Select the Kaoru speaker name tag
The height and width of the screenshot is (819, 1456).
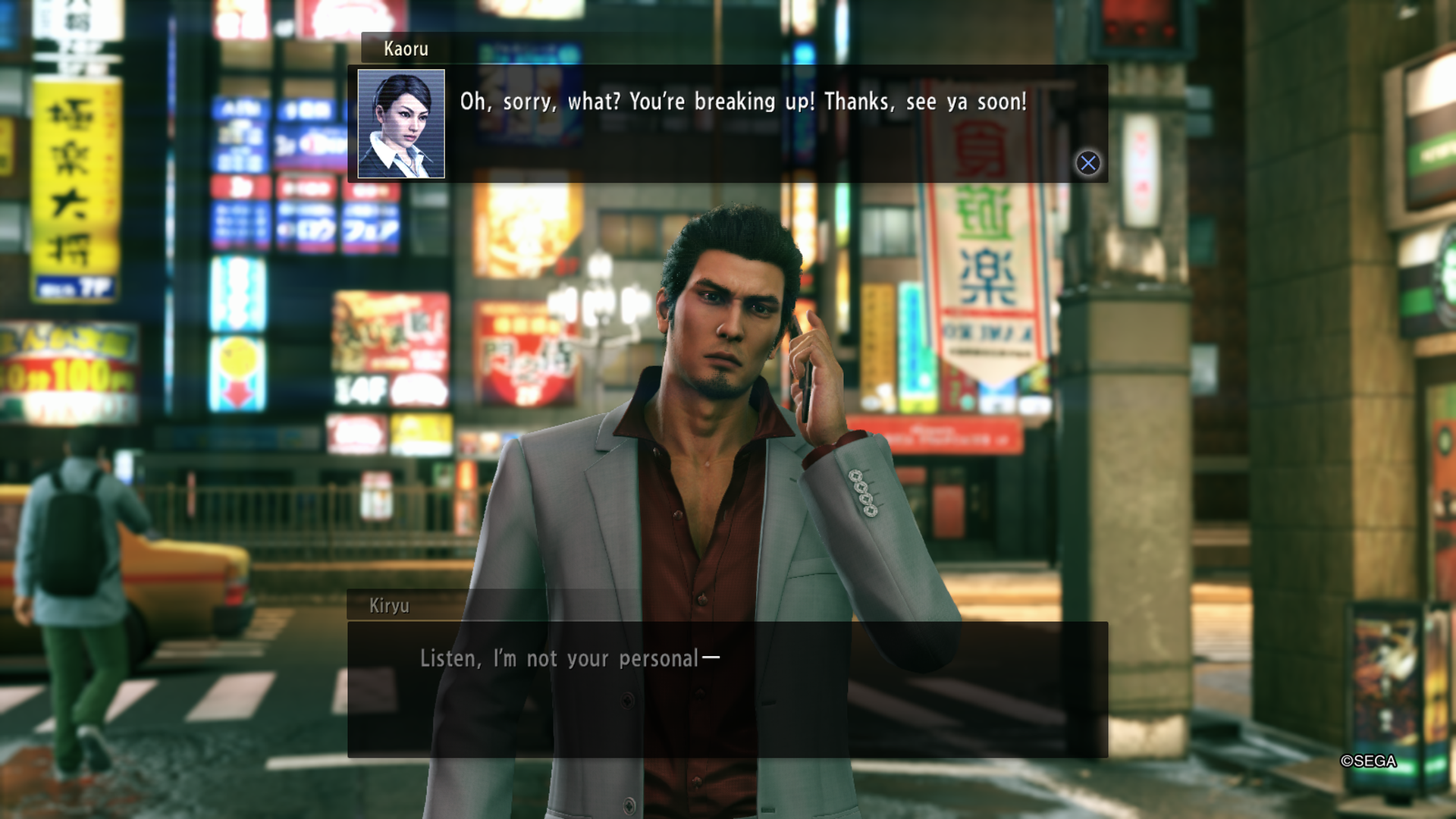(x=406, y=49)
